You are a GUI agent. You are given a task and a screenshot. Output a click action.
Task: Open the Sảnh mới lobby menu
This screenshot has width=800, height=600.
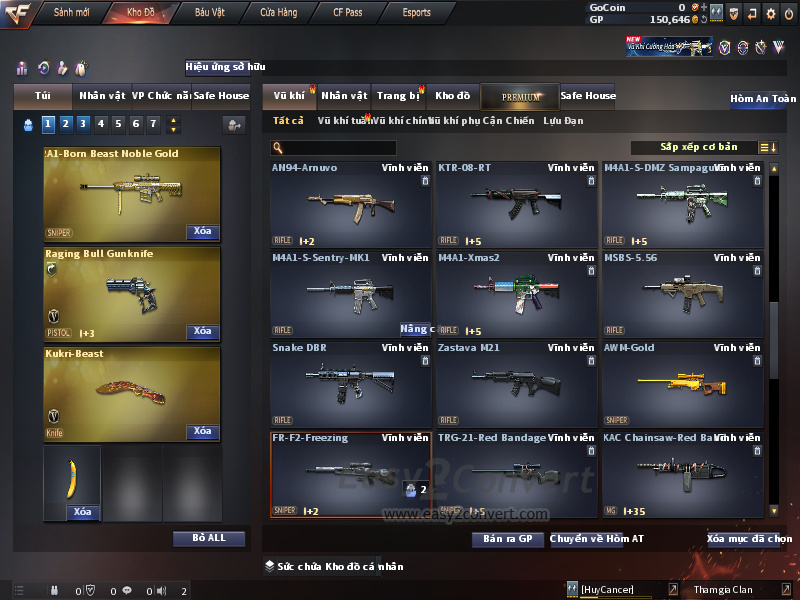coord(72,13)
